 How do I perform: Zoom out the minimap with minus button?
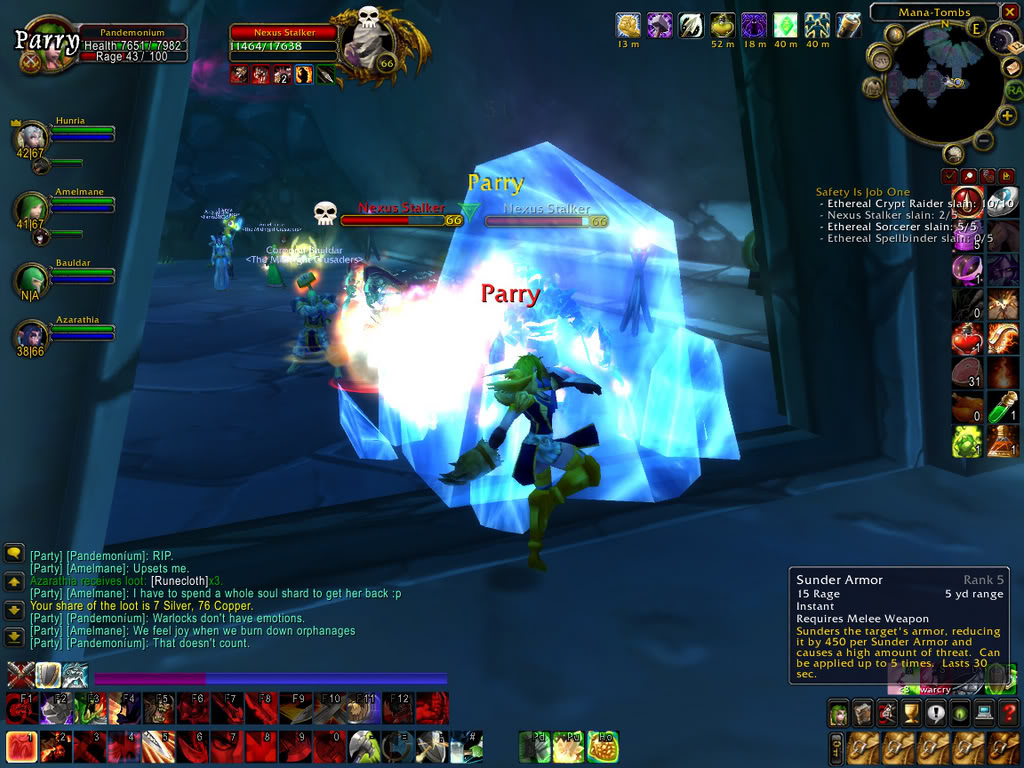tap(983, 141)
